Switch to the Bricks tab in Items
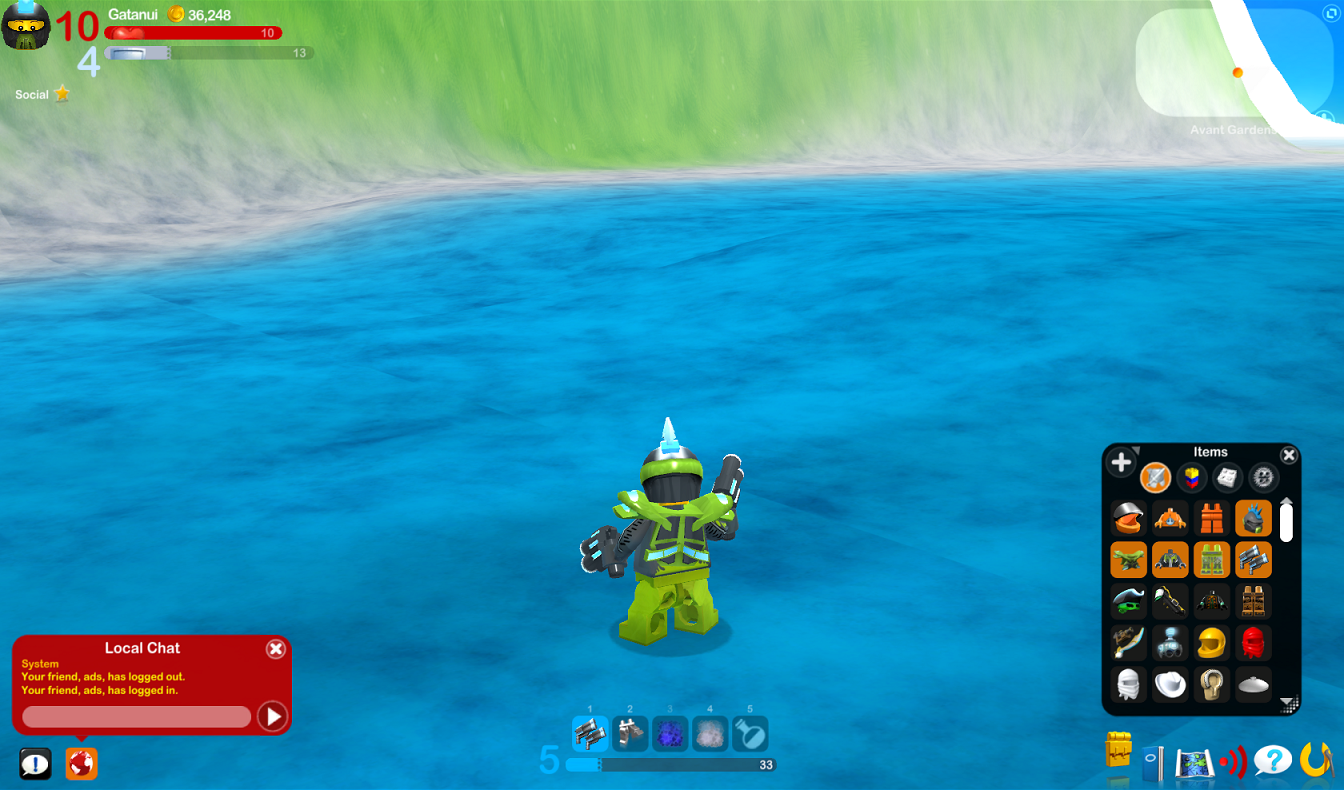Screen dimensions: 1344x790 [x=1190, y=478]
